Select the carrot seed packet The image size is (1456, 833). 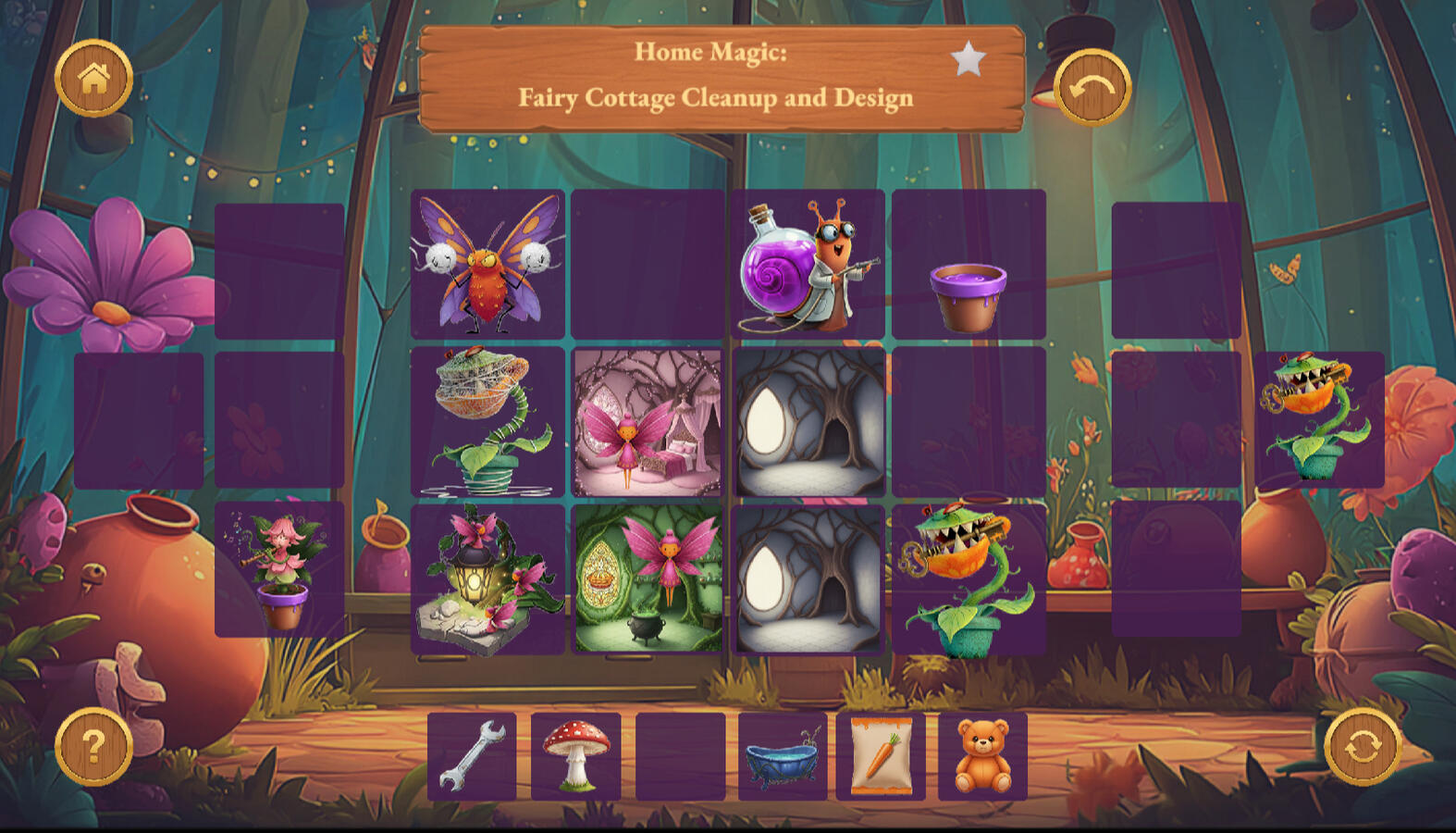(x=881, y=756)
